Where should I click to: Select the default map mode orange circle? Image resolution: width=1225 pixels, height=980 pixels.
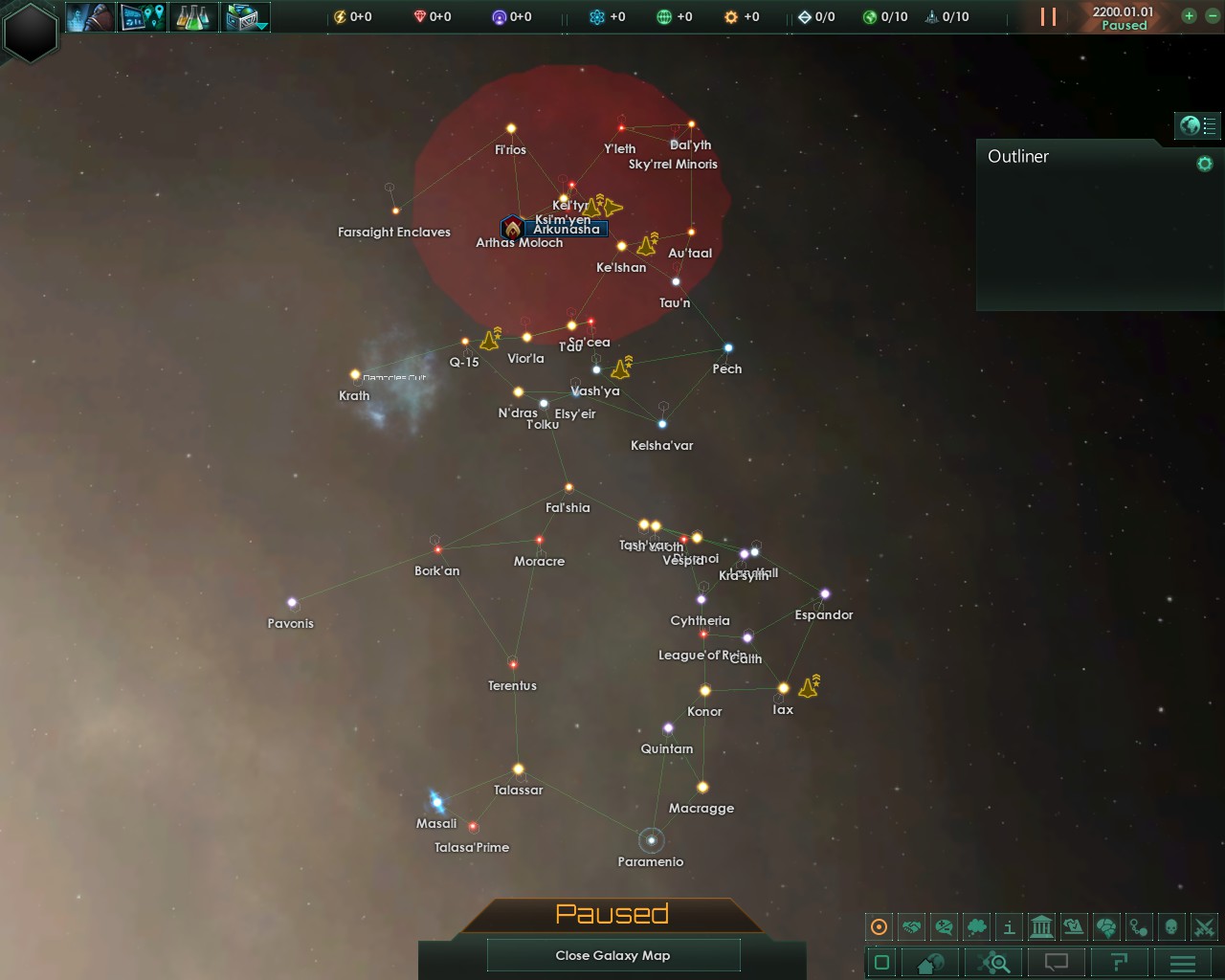[879, 926]
